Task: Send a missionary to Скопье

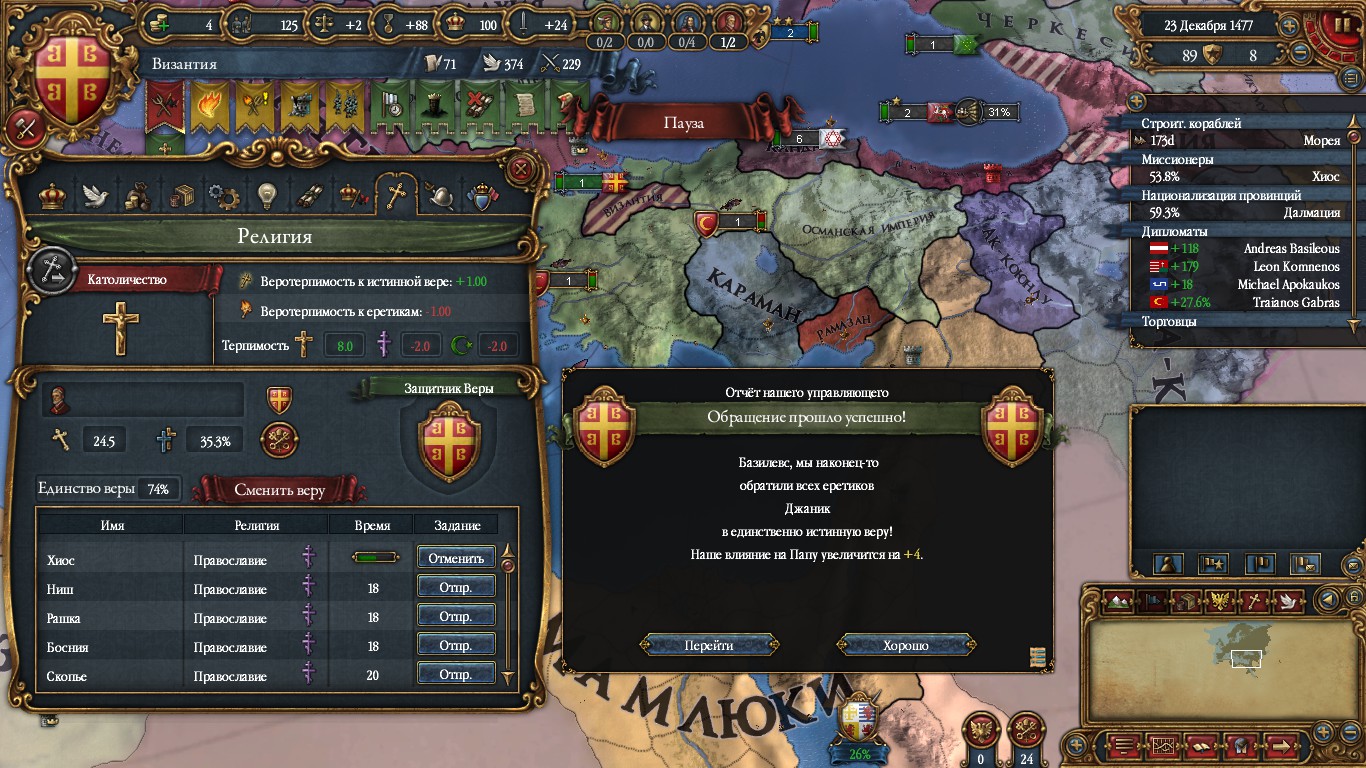Action: [x=456, y=675]
